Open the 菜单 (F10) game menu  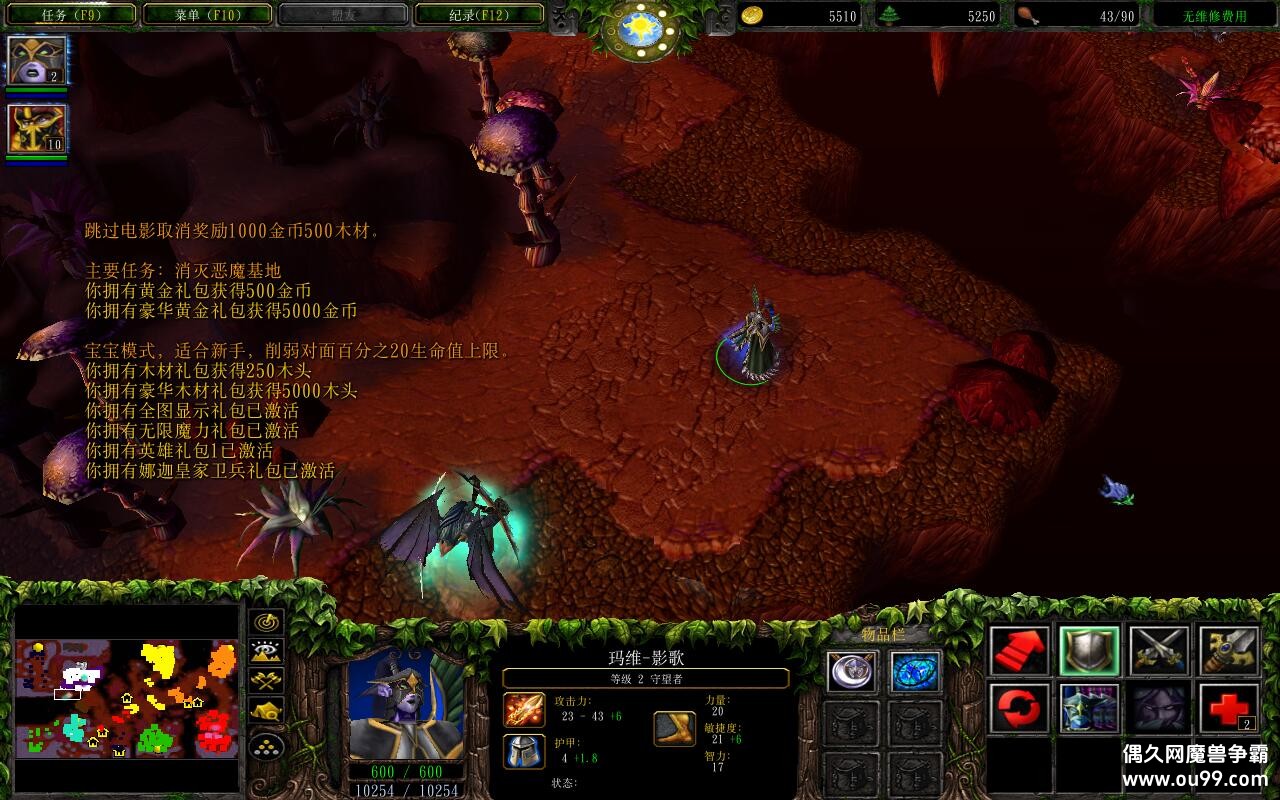click(207, 15)
